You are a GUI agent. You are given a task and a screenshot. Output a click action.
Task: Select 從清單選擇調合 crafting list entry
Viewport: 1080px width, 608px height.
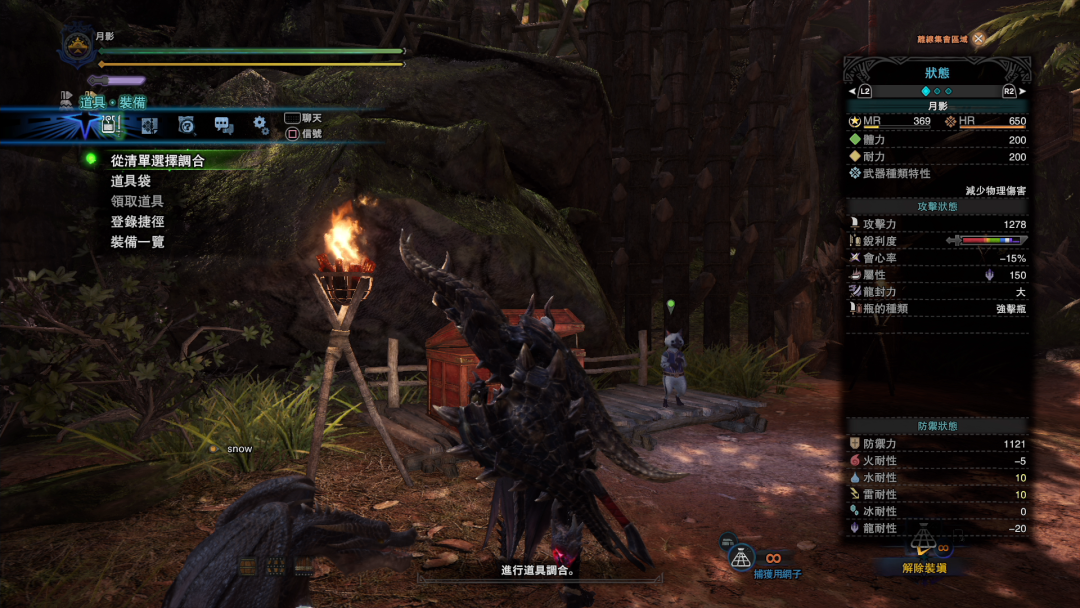[x=157, y=160]
